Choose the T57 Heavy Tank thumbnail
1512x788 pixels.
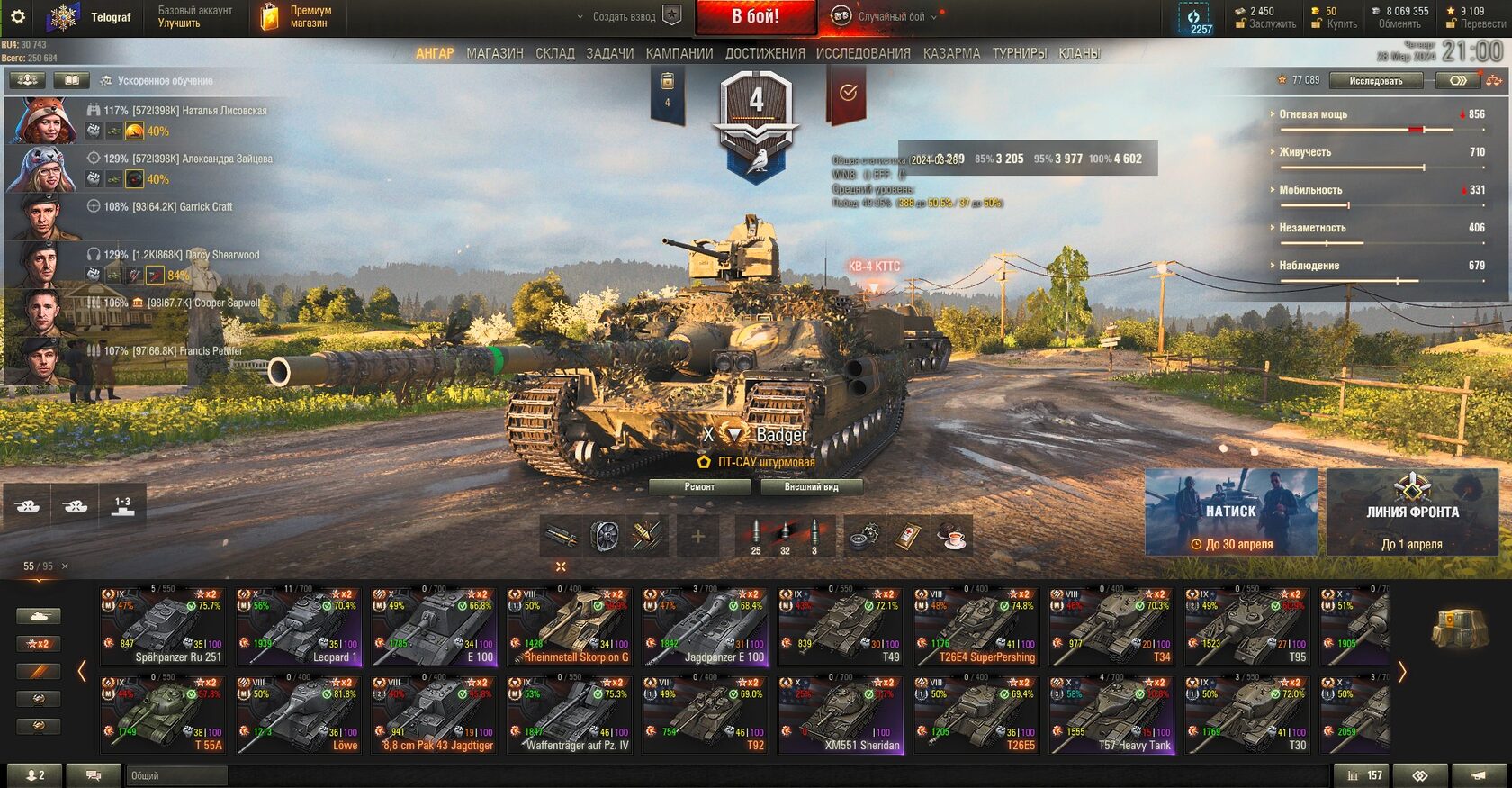[x=1111, y=715]
